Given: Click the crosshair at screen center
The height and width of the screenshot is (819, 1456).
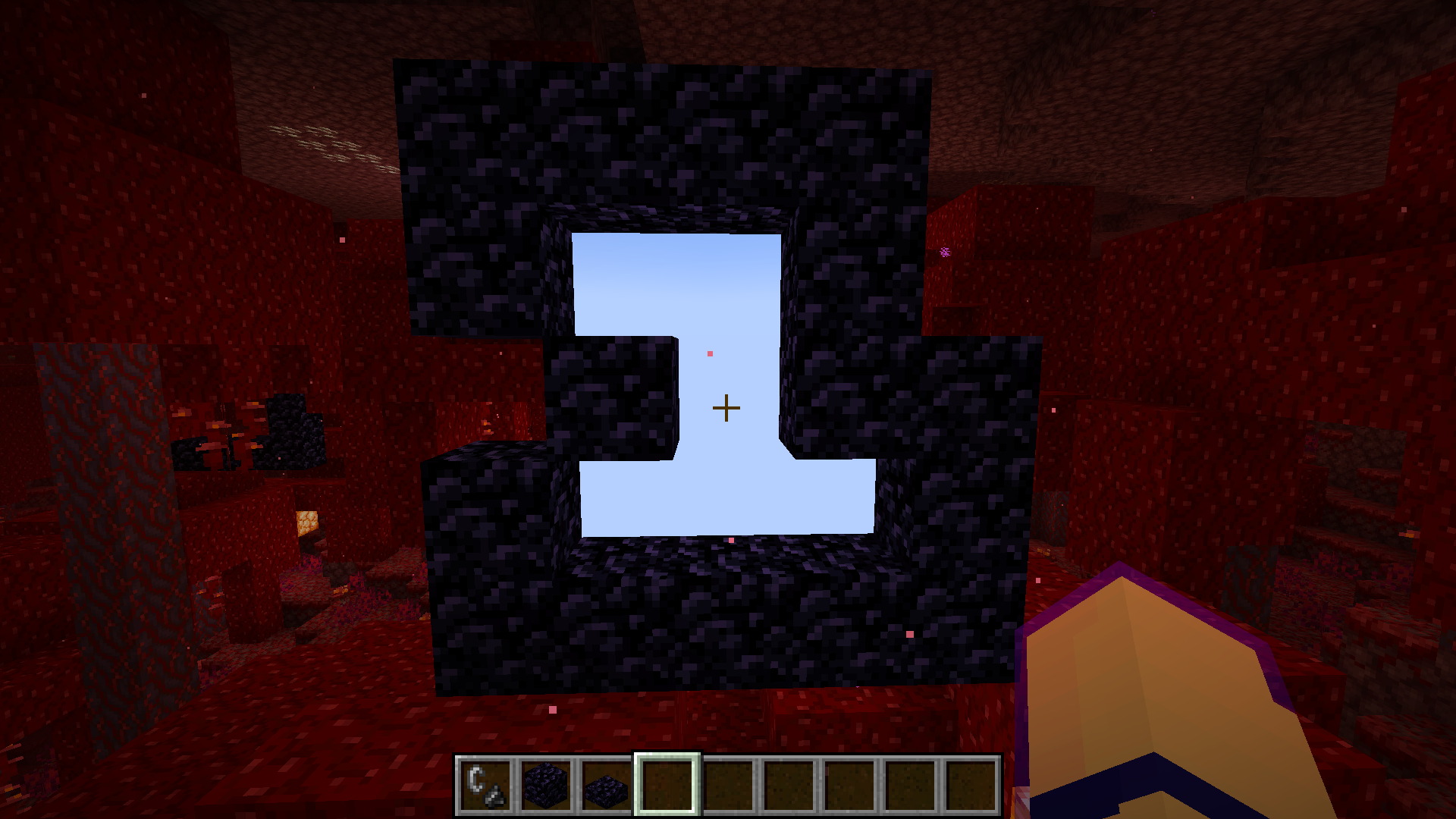Looking at the screenshot, I should (726, 408).
